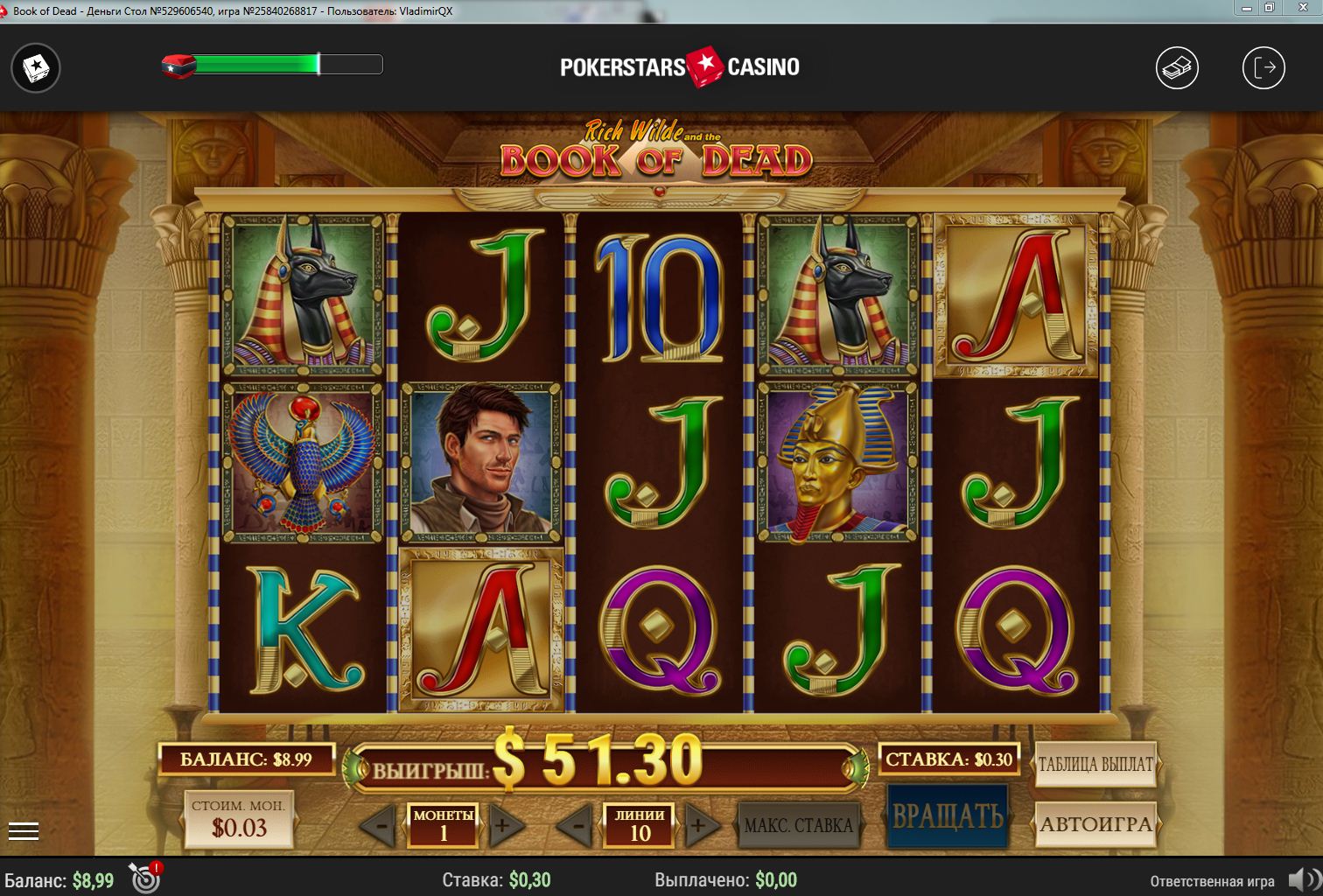This screenshot has width=1323, height=896.
Task: Decrease the coins (МОНЕТЫ) count
Action: 378,825
